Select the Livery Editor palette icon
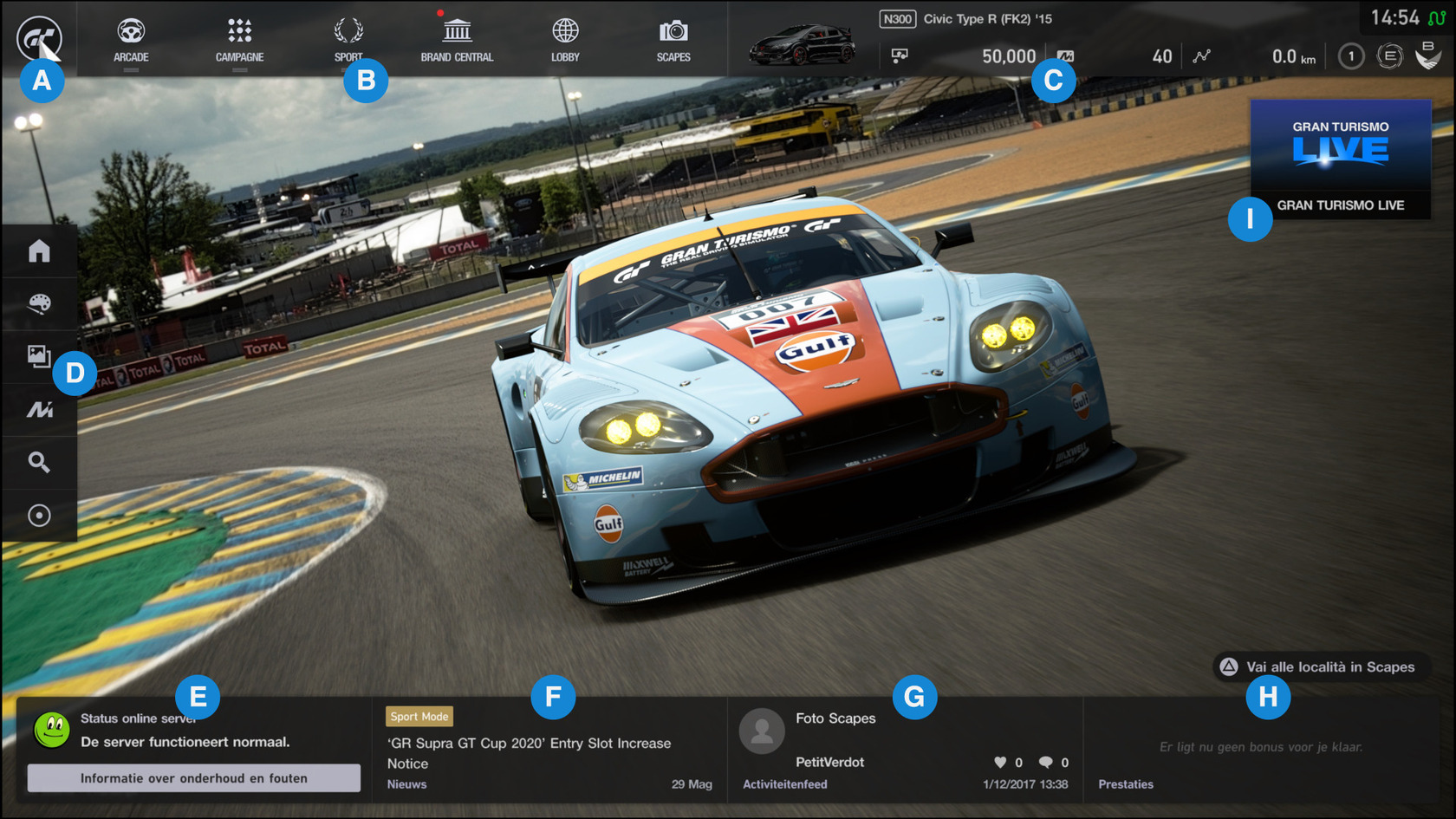Viewport: 1456px width, 819px height. (39, 303)
